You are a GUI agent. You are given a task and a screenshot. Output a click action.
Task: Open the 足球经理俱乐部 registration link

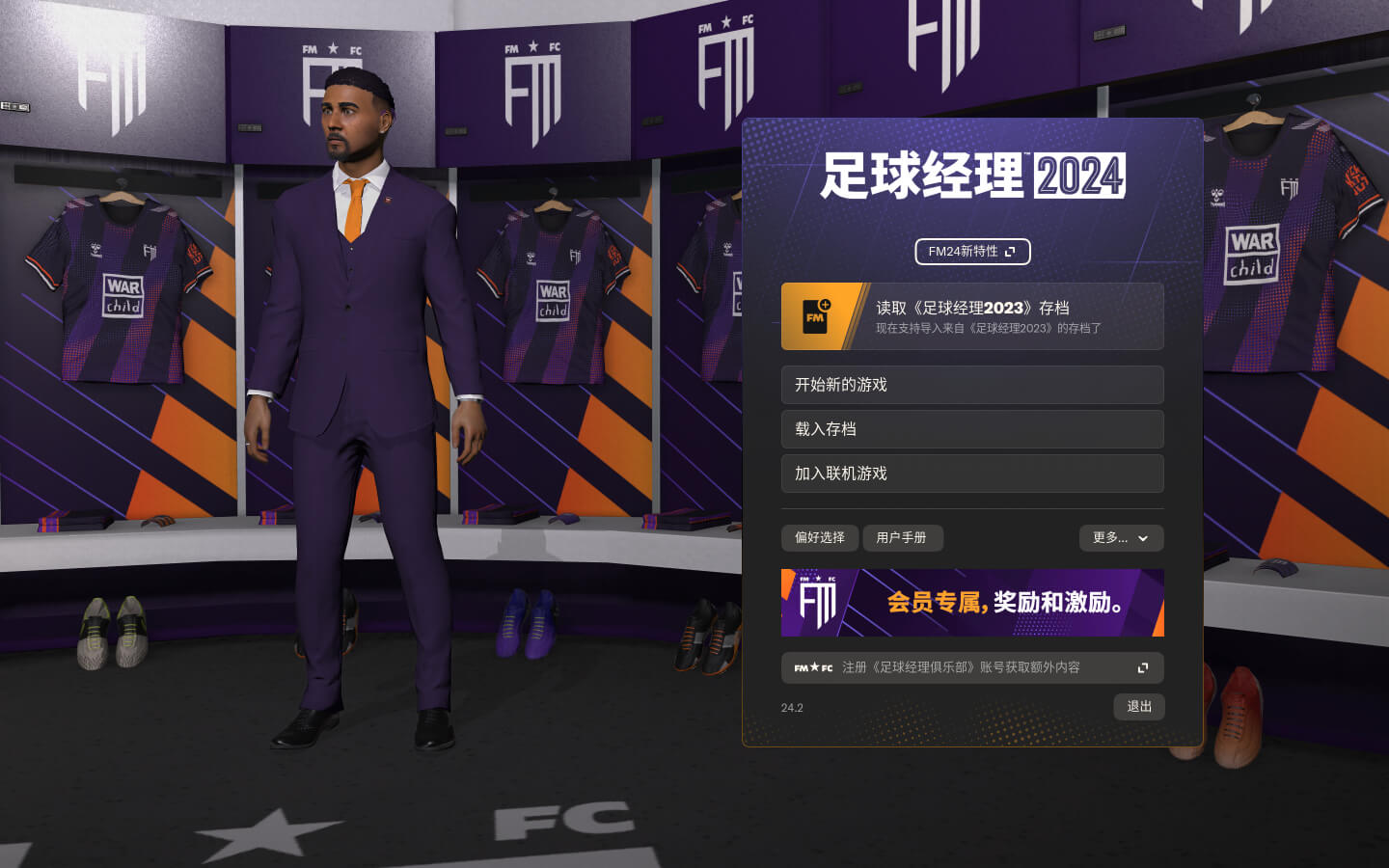coord(972,667)
